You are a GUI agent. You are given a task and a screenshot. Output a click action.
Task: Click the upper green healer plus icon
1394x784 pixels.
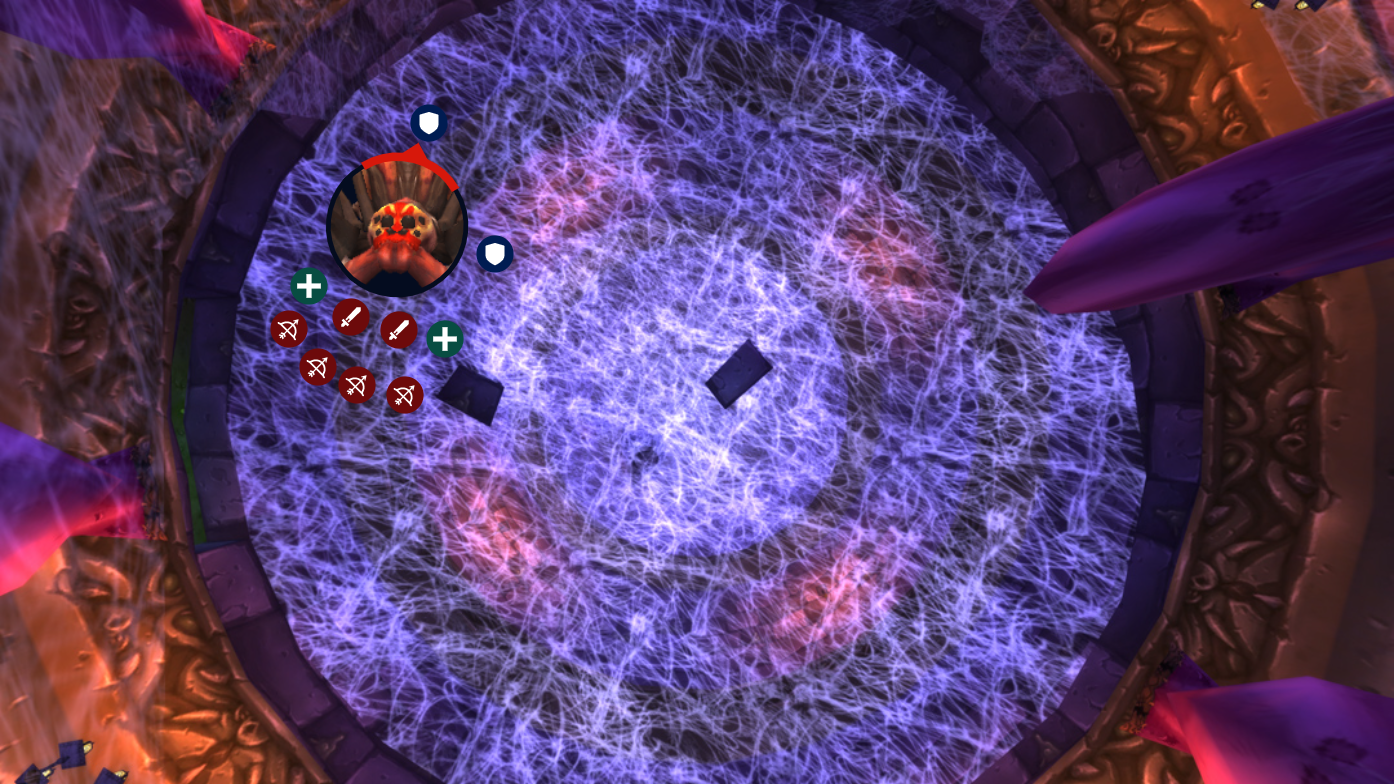tap(307, 286)
